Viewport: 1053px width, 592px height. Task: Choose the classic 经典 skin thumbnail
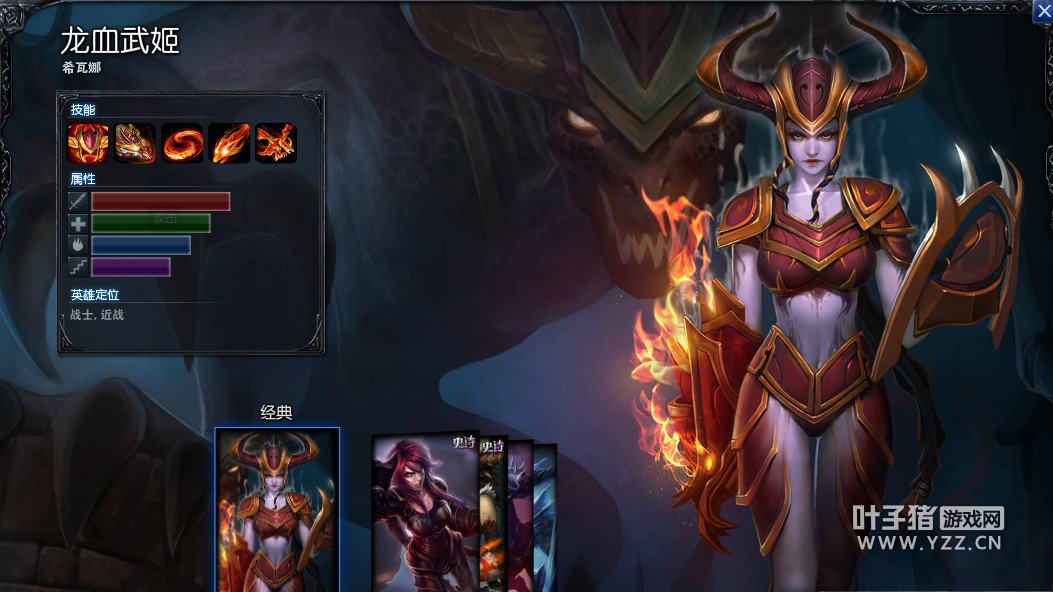pos(277,510)
